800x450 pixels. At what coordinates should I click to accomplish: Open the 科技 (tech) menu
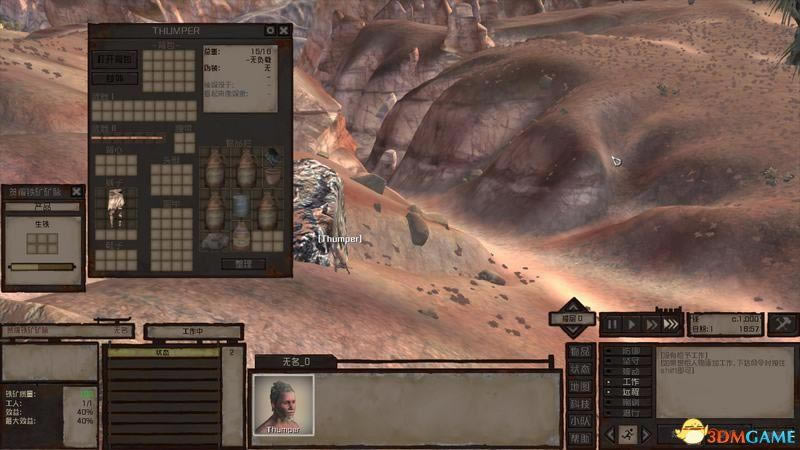click(x=580, y=403)
